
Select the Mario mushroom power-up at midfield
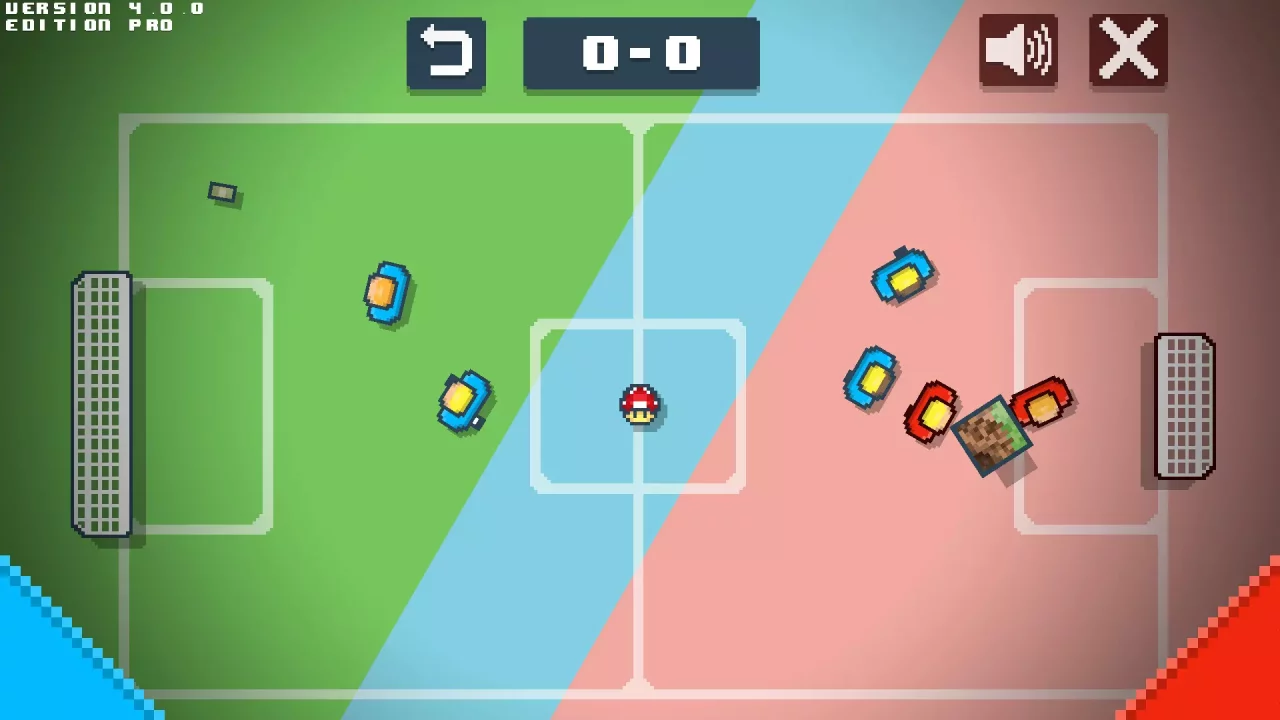coord(640,404)
